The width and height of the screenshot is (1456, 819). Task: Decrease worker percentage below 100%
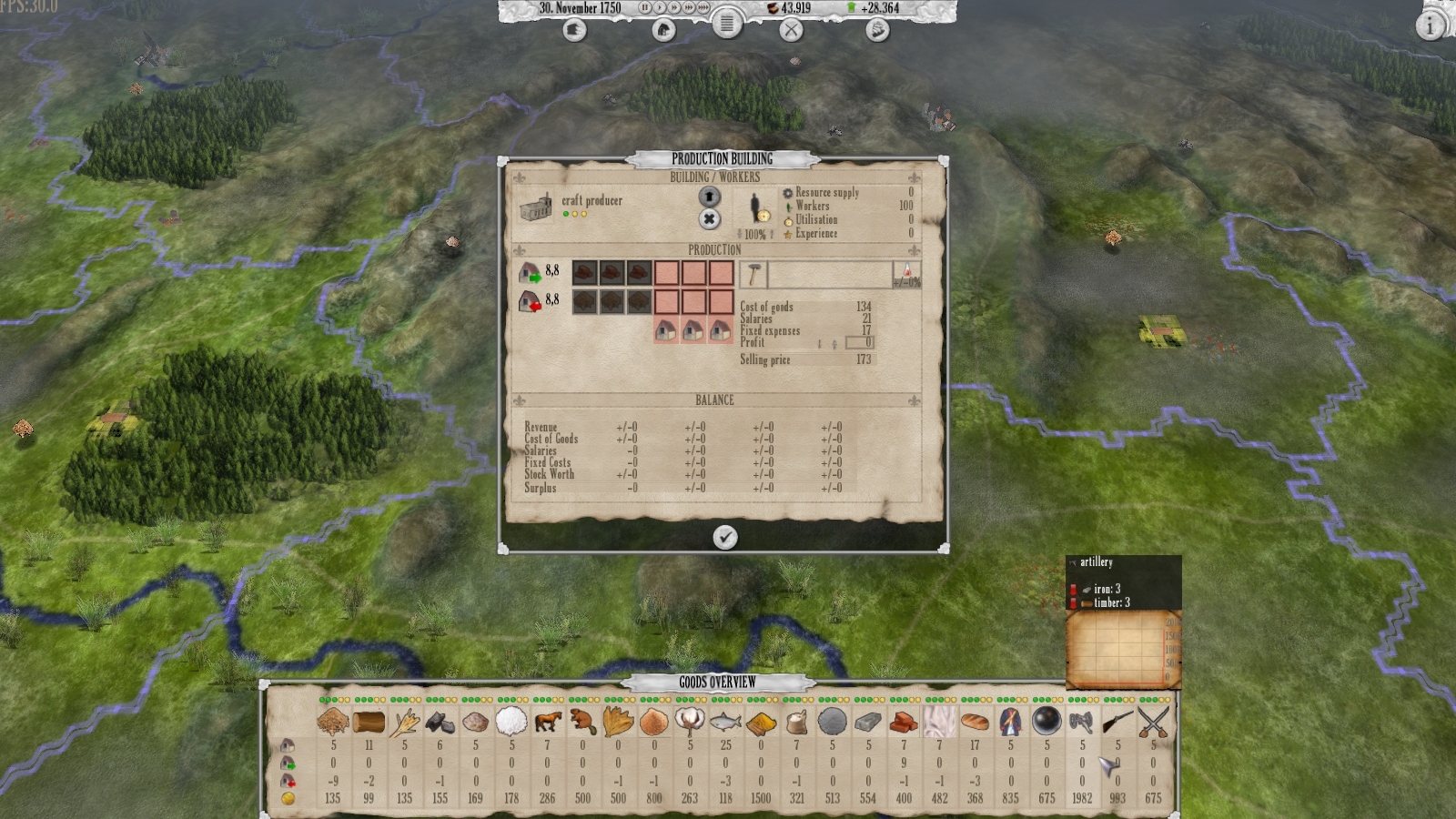(740, 234)
